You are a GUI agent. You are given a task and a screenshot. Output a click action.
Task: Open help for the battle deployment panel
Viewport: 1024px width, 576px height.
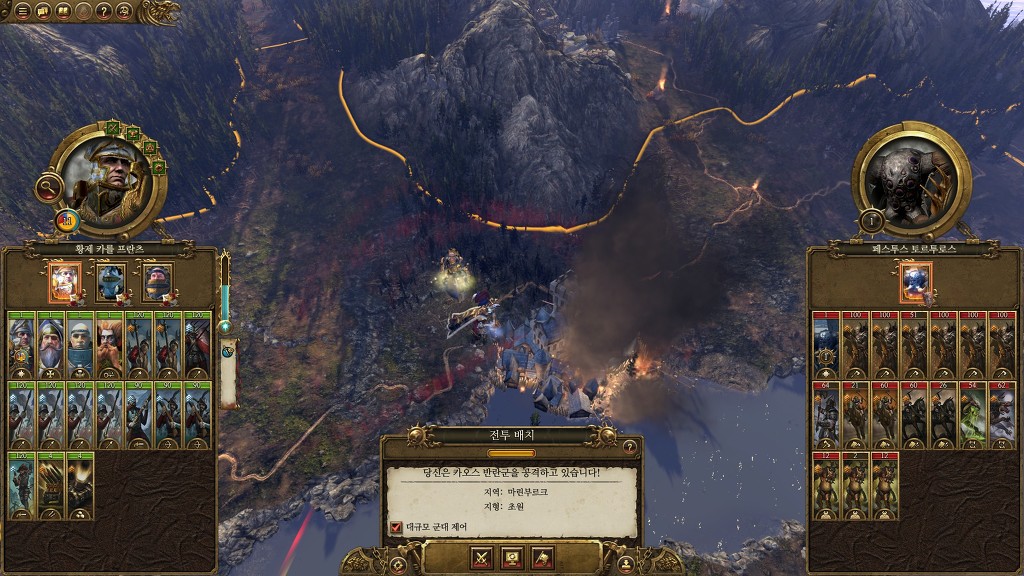(629, 446)
